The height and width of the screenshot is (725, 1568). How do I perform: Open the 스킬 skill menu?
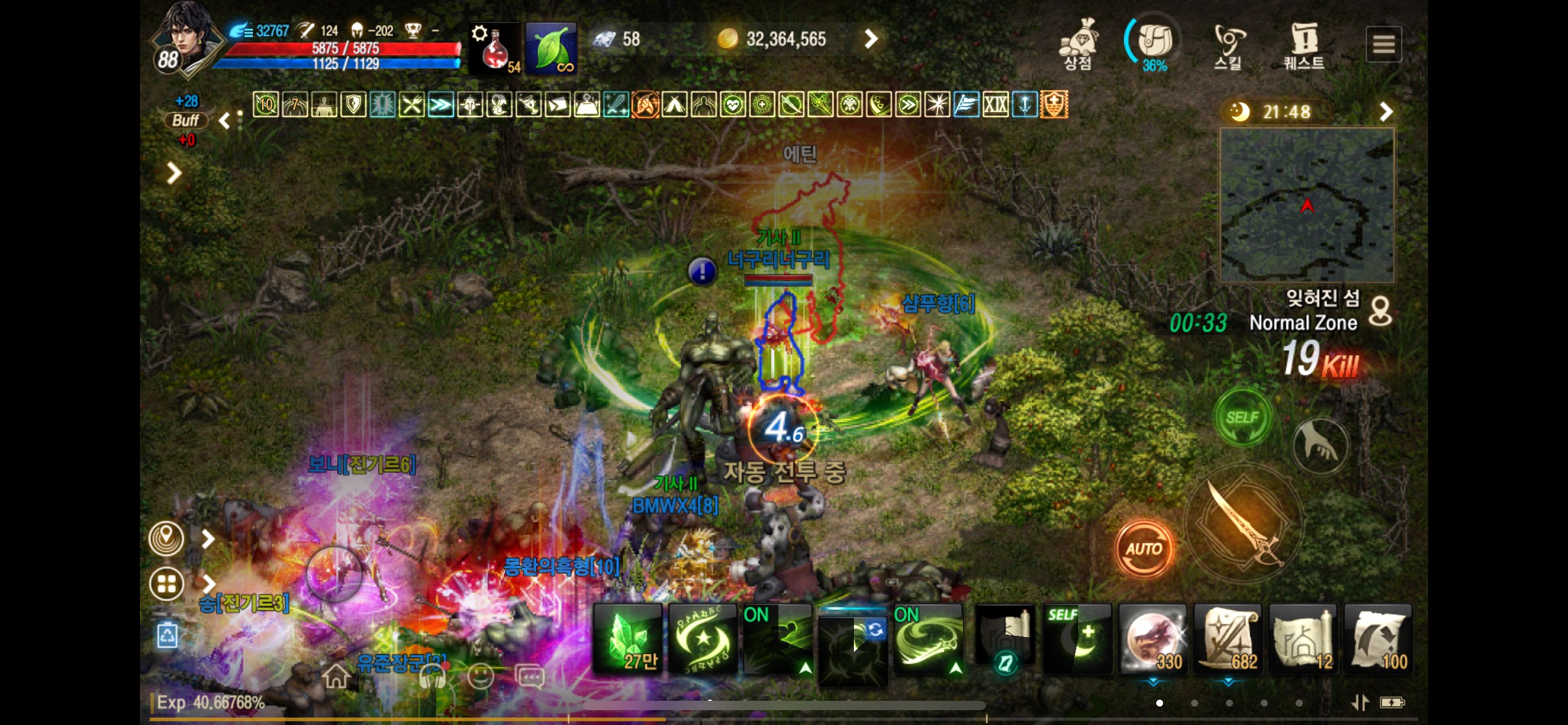[1228, 45]
